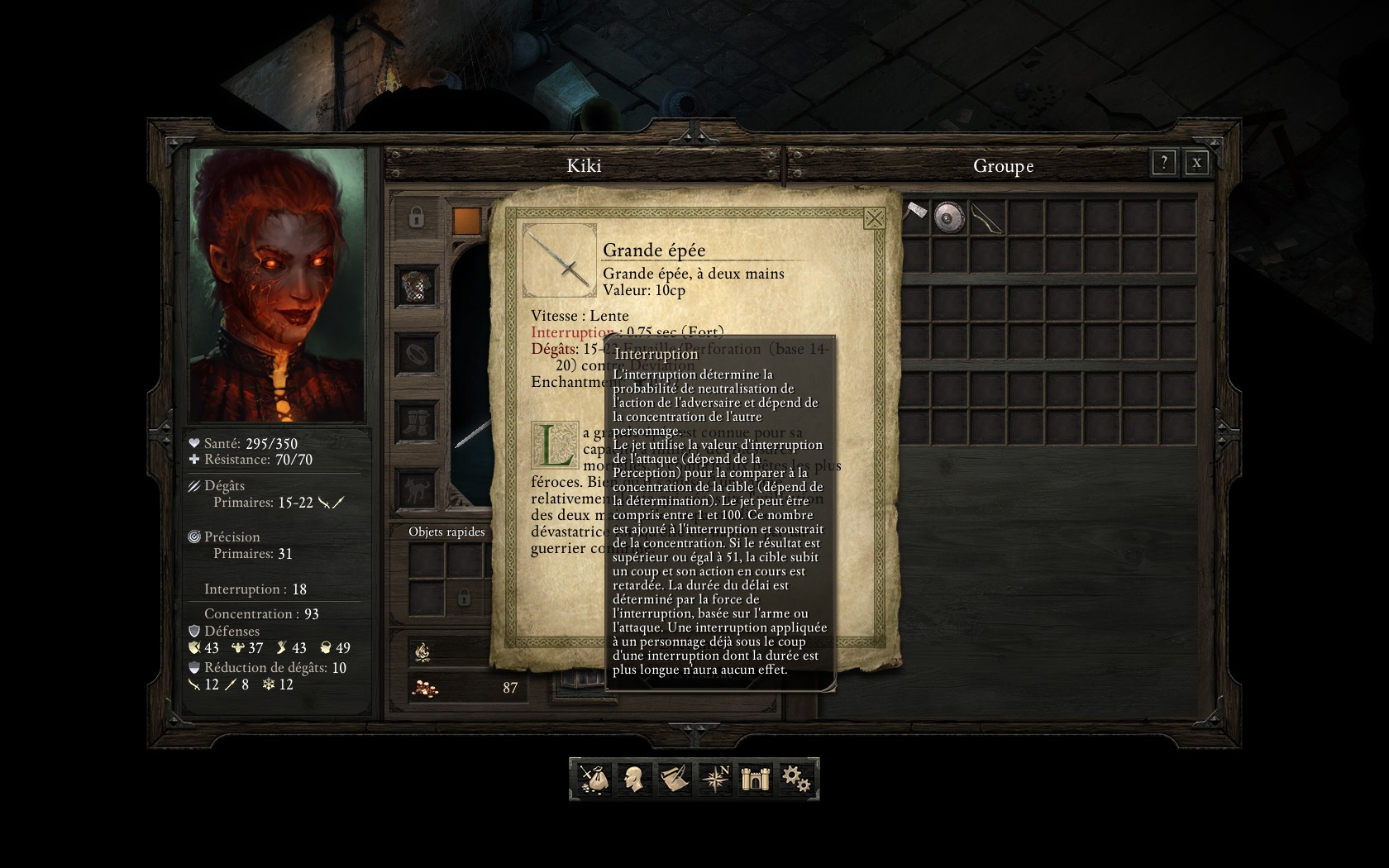
Task: Select the bow in the party inventory grid
Action: pyautogui.click(x=986, y=218)
